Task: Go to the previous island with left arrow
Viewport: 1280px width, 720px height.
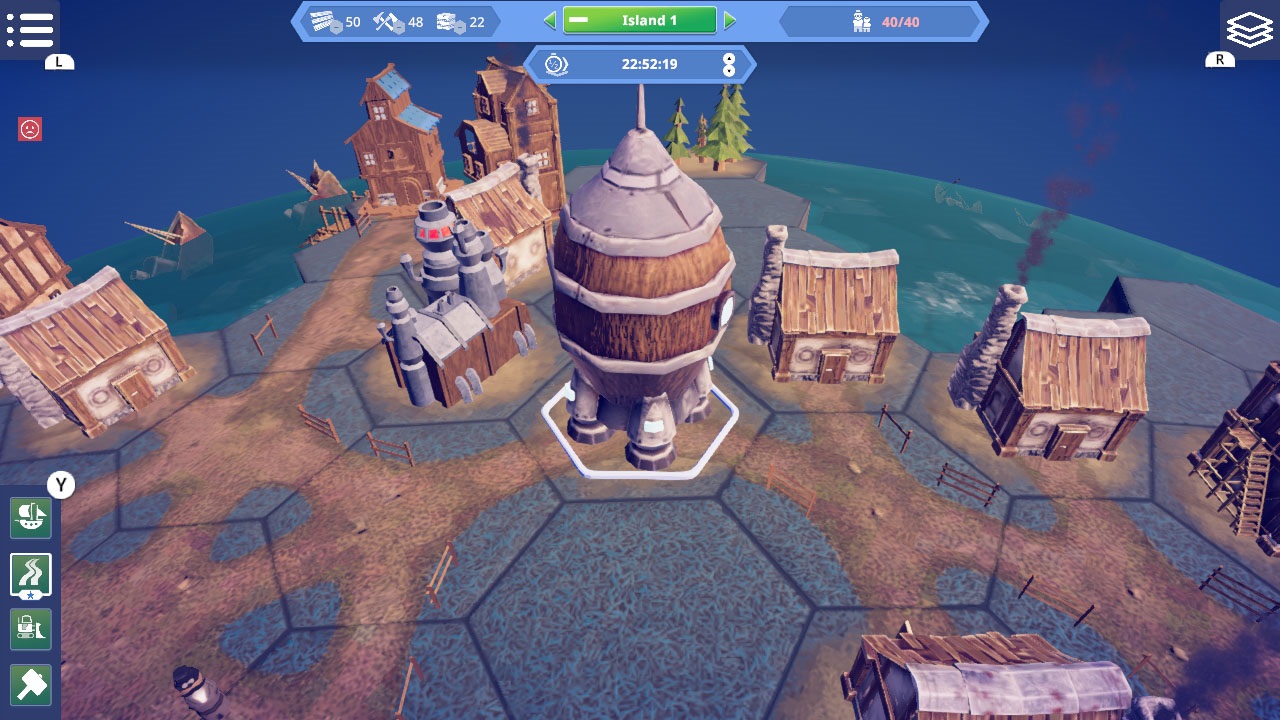Action: tap(550, 19)
